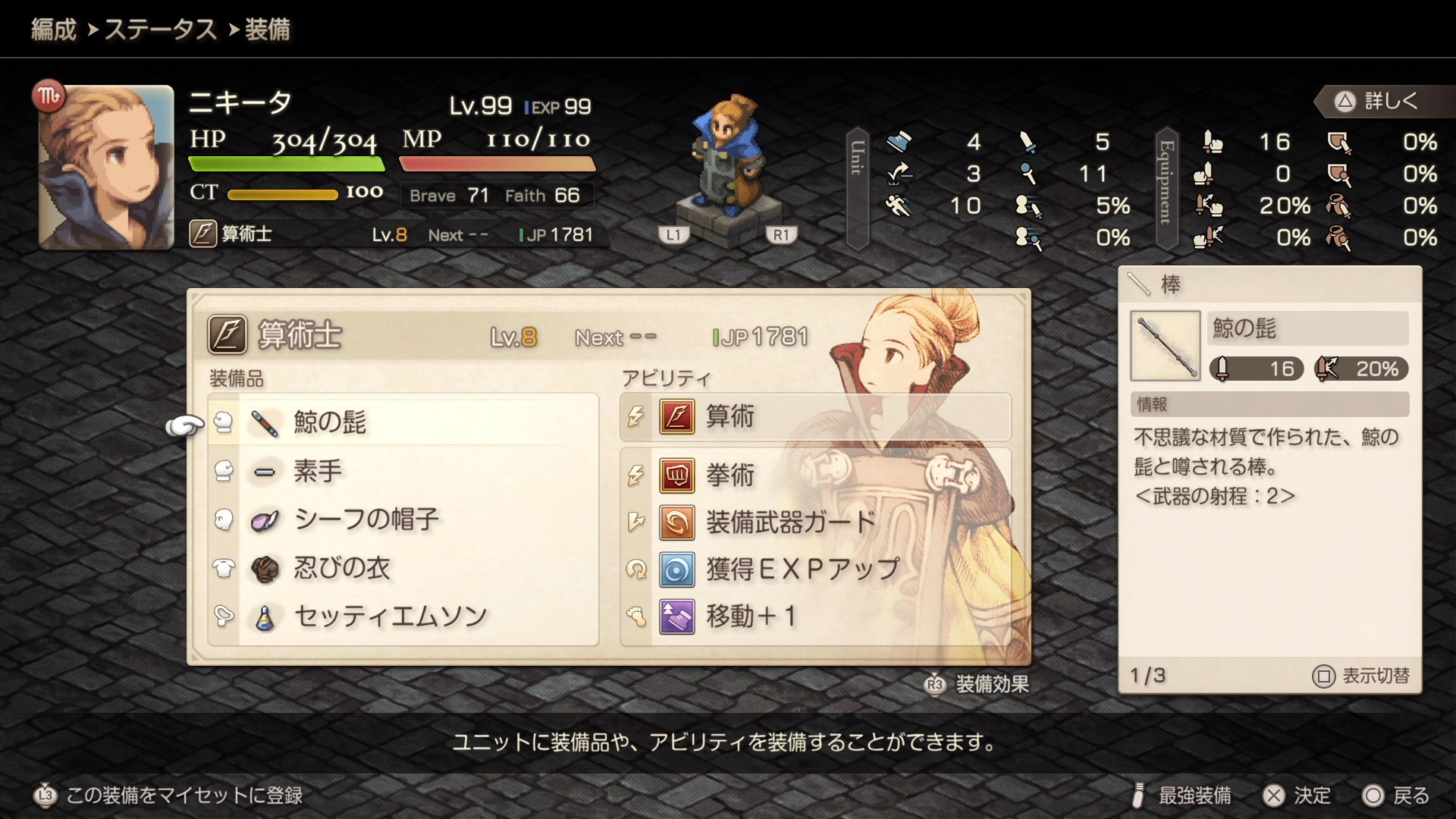Pick the 忍びの衣 body armor slot
This screenshot has width=1456, height=819.
pyautogui.click(x=403, y=568)
